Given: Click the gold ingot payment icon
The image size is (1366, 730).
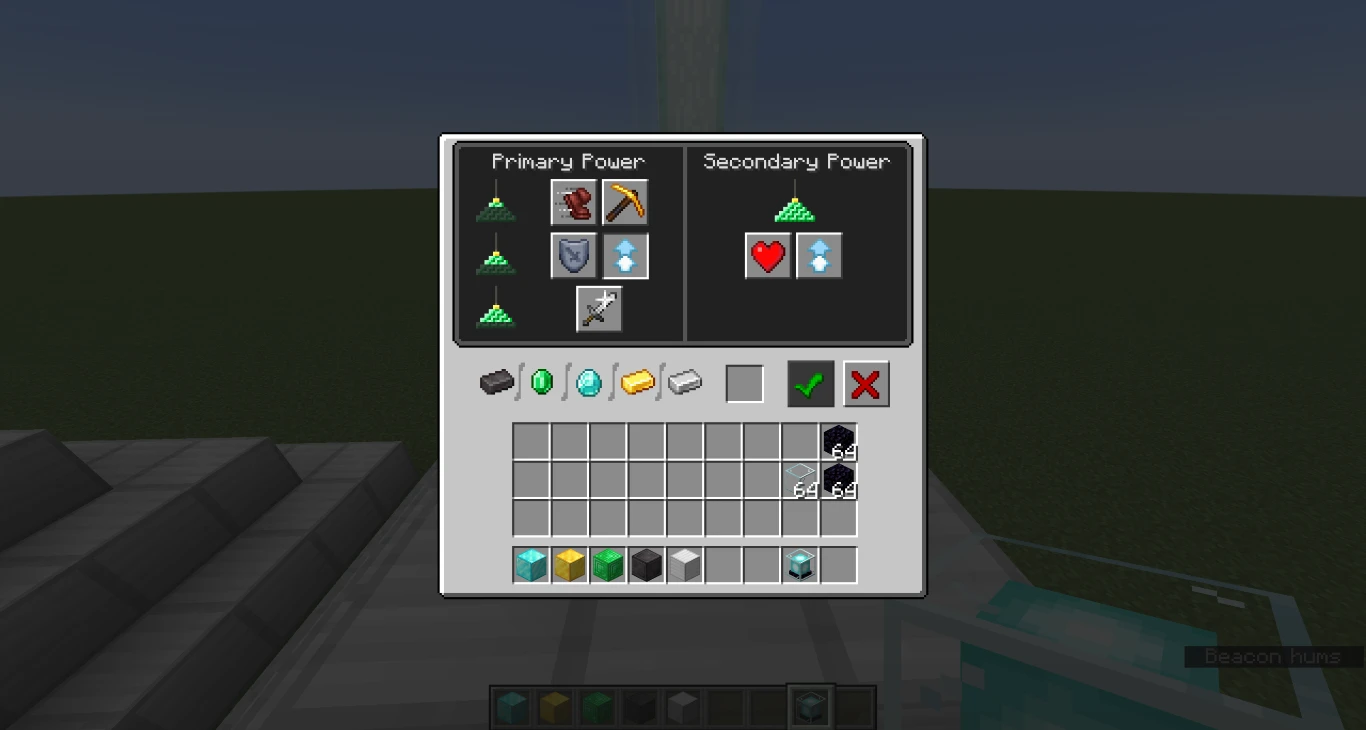Looking at the screenshot, I should point(639,382).
